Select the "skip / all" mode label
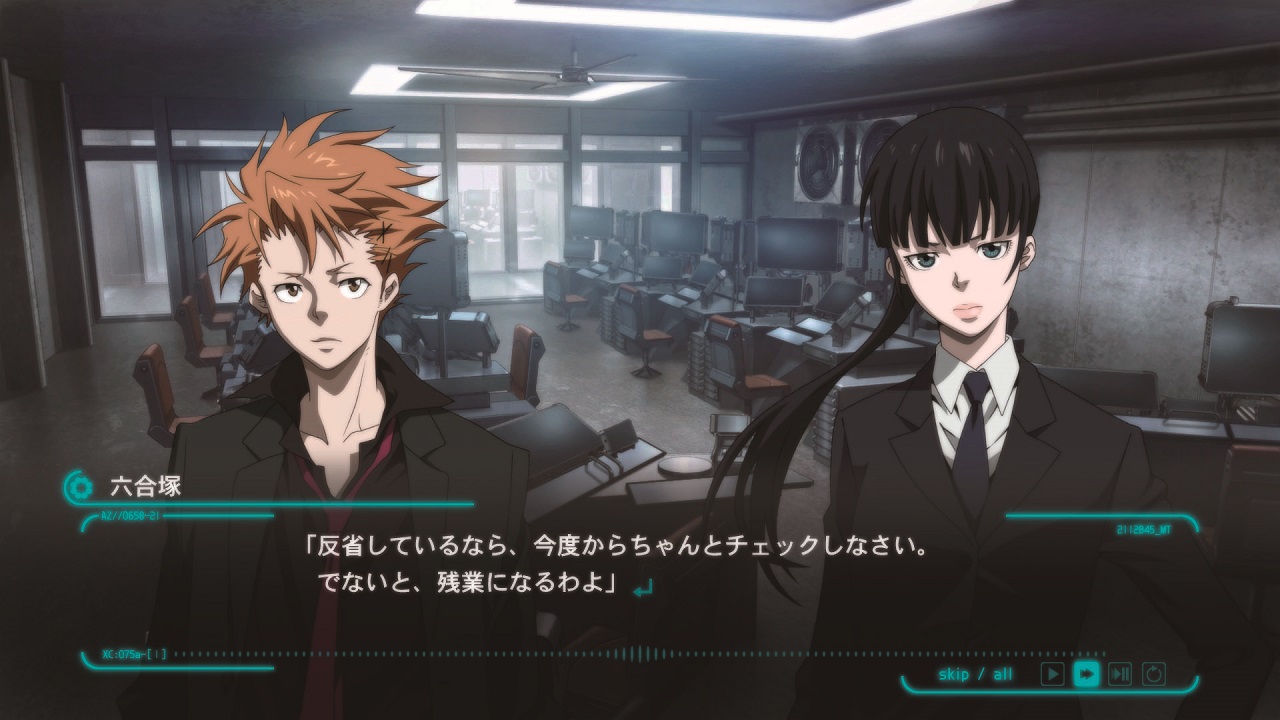Image resolution: width=1280 pixels, height=720 pixels. pyautogui.click(x=975, y=674)
